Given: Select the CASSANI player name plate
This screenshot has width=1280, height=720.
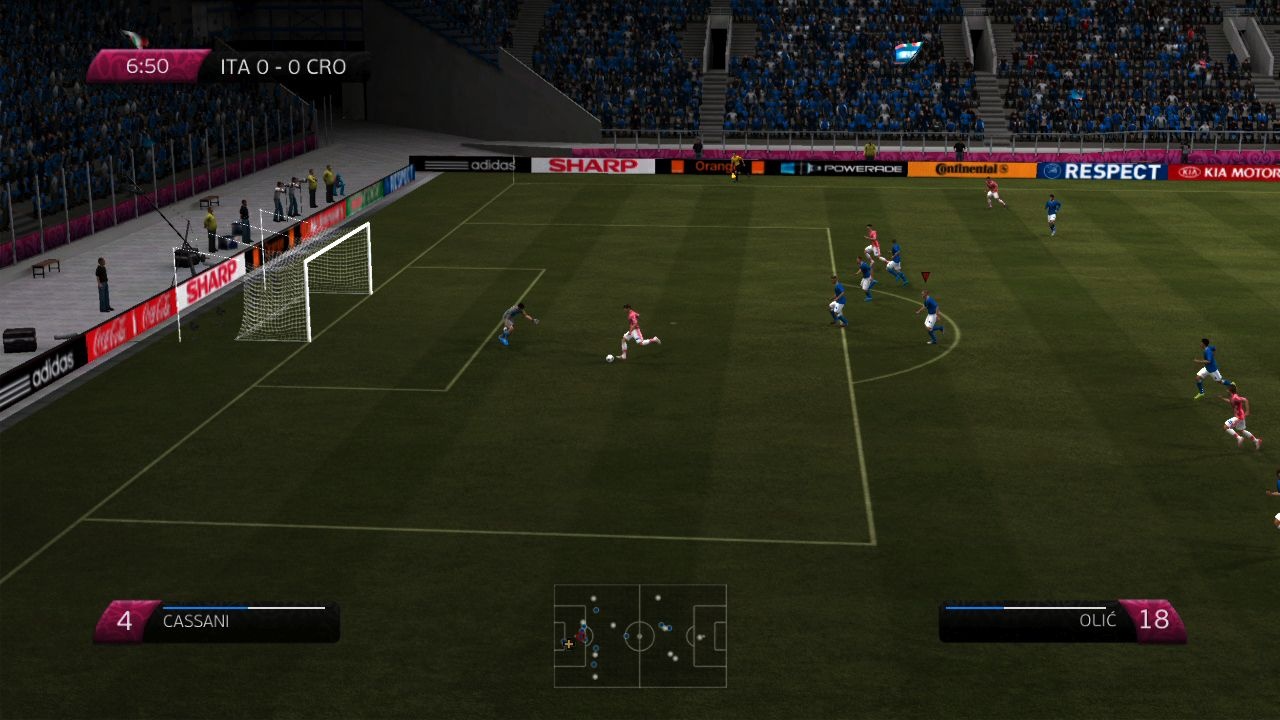Looking at the screenshot, I should (196, 621).
